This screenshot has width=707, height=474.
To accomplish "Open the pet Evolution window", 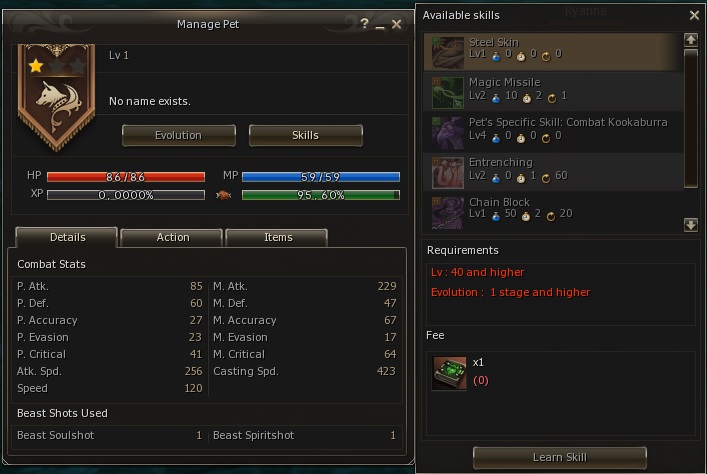I will [179, 135].
